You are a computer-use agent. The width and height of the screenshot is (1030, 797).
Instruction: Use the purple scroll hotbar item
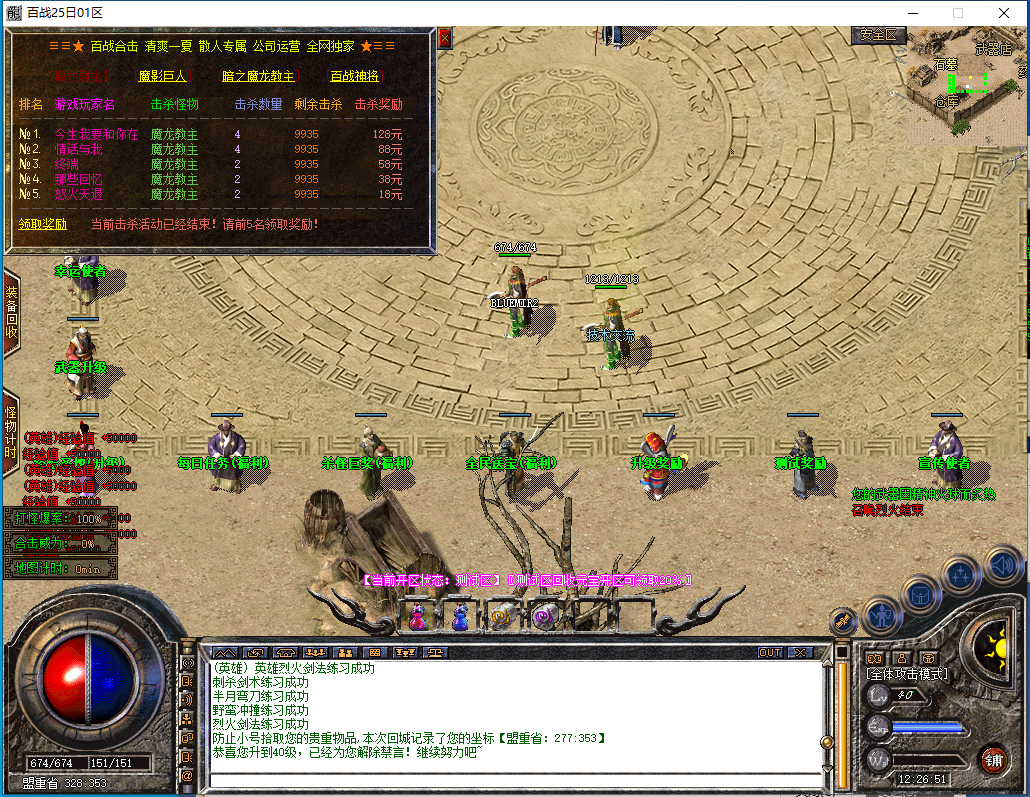(544, 617)
